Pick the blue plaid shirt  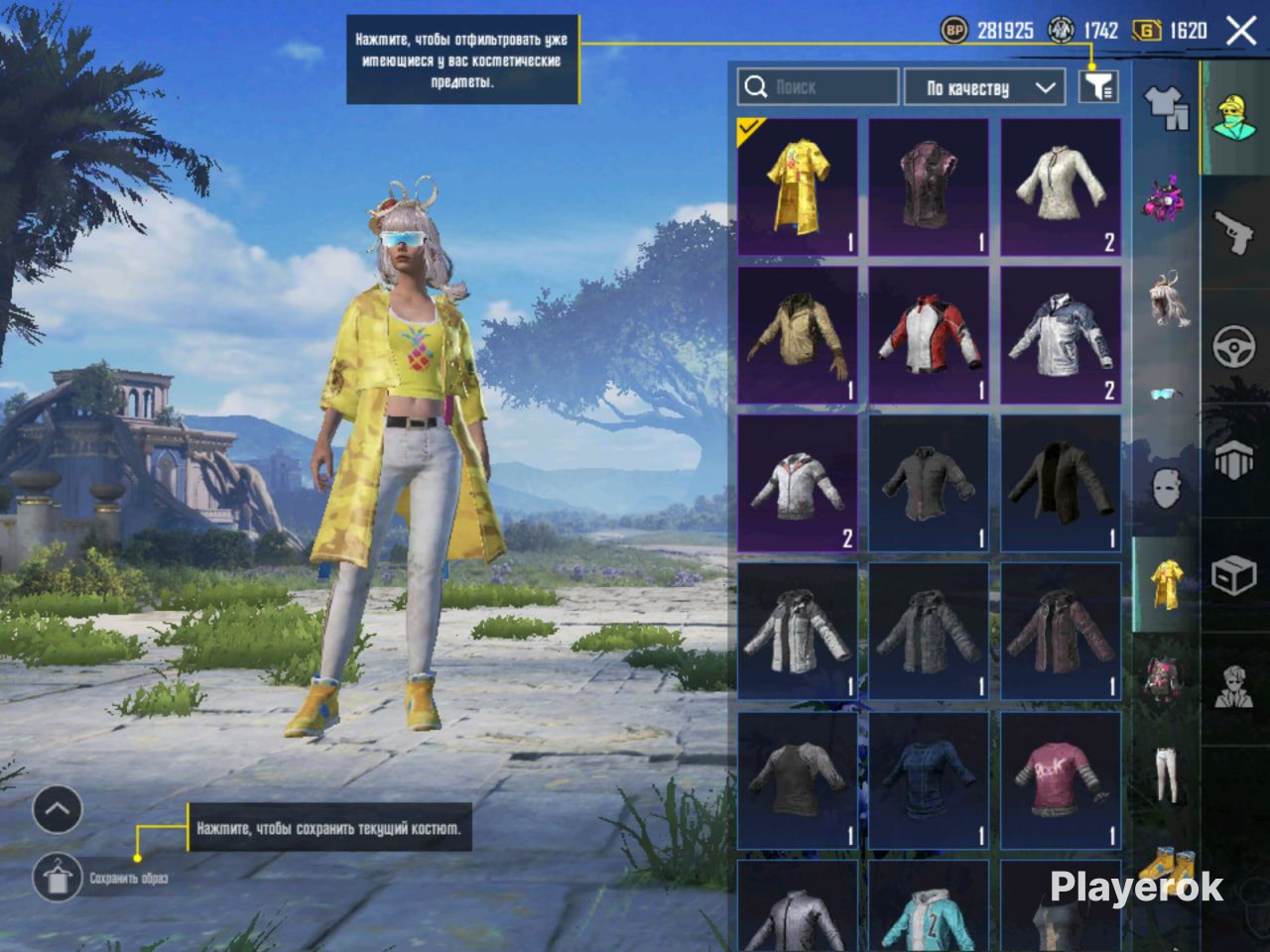929,779
